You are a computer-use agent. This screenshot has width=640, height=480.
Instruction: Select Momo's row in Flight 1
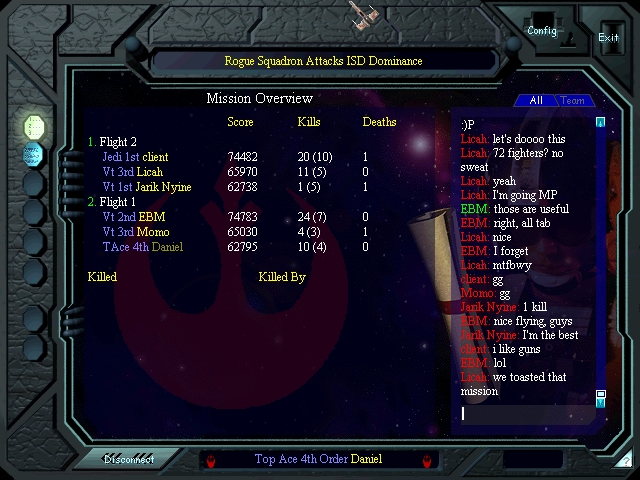(x=135, y=232)
